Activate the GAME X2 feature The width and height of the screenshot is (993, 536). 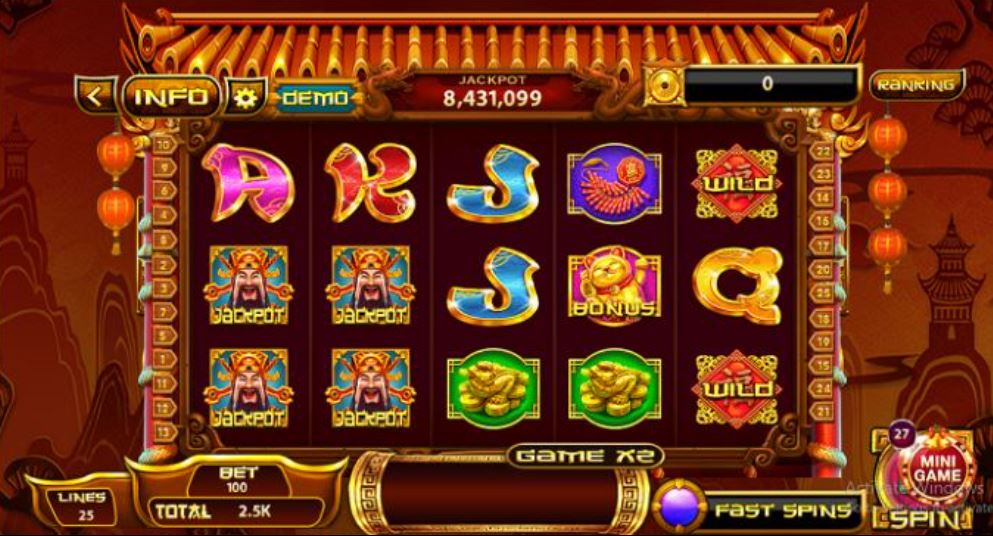[584, 456]
